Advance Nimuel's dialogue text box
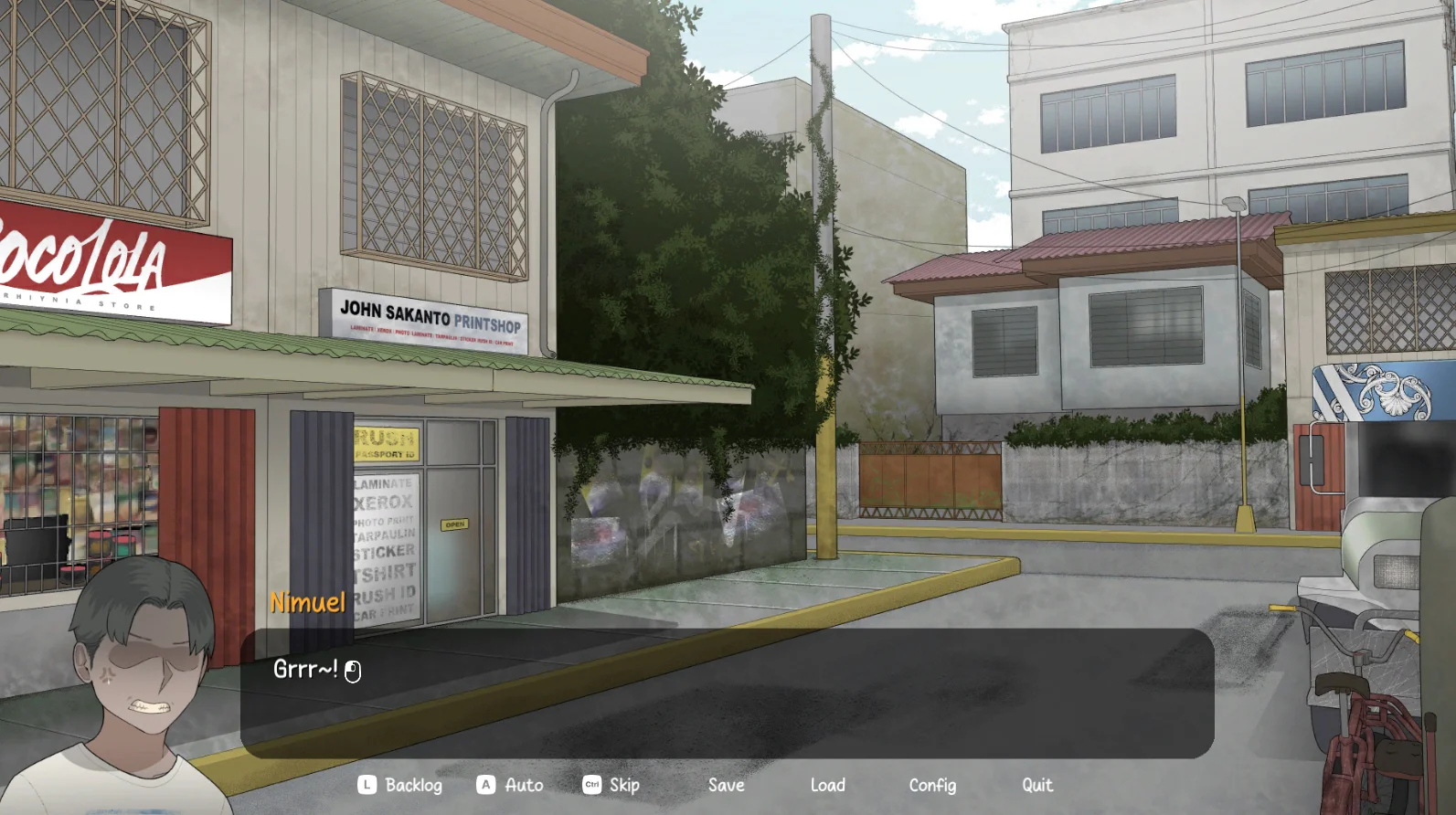This screenshot has width=1456, height=815. click(x=727, y=693)
